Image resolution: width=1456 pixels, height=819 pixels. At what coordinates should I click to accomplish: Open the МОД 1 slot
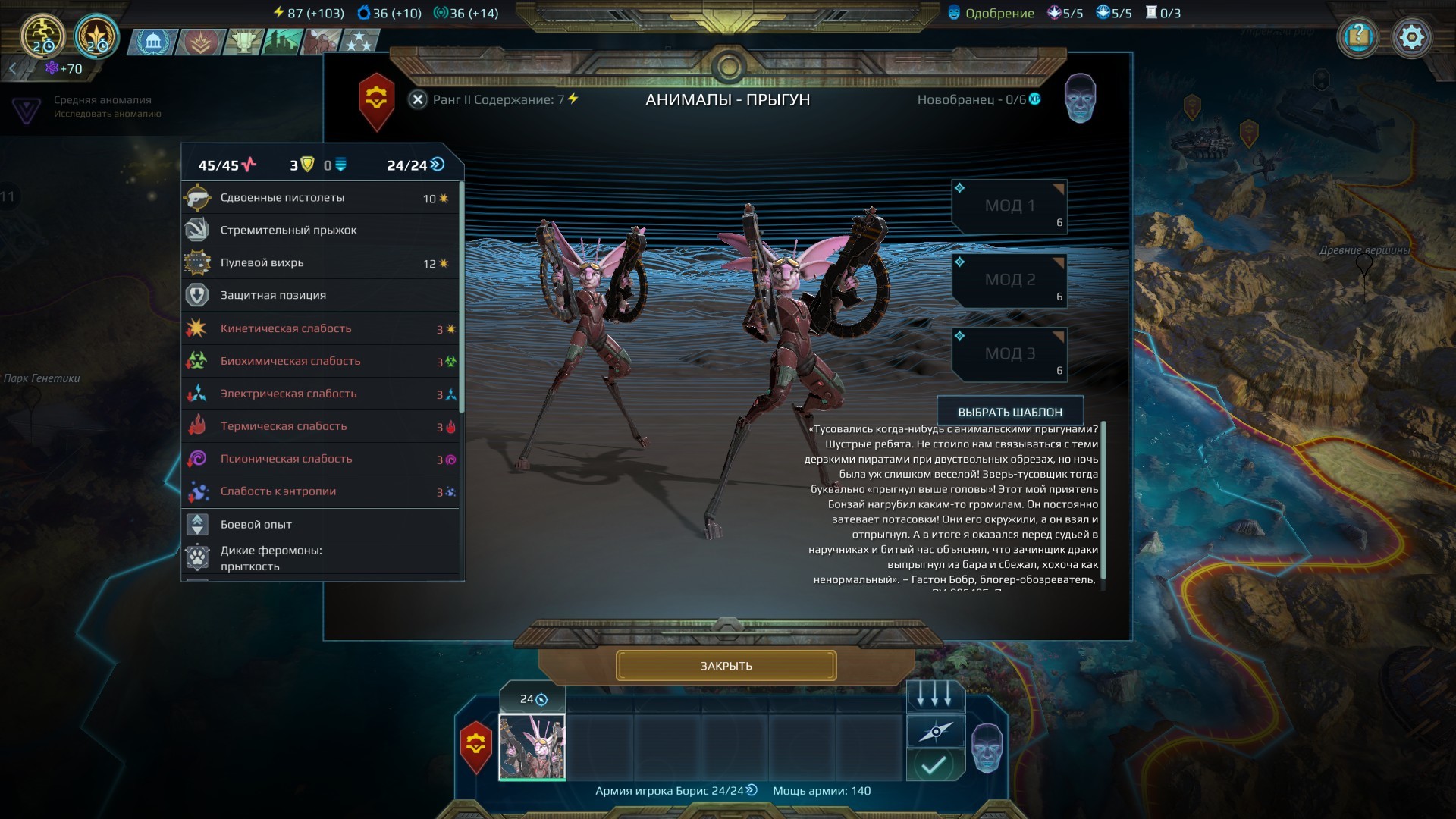point(1009,206)
